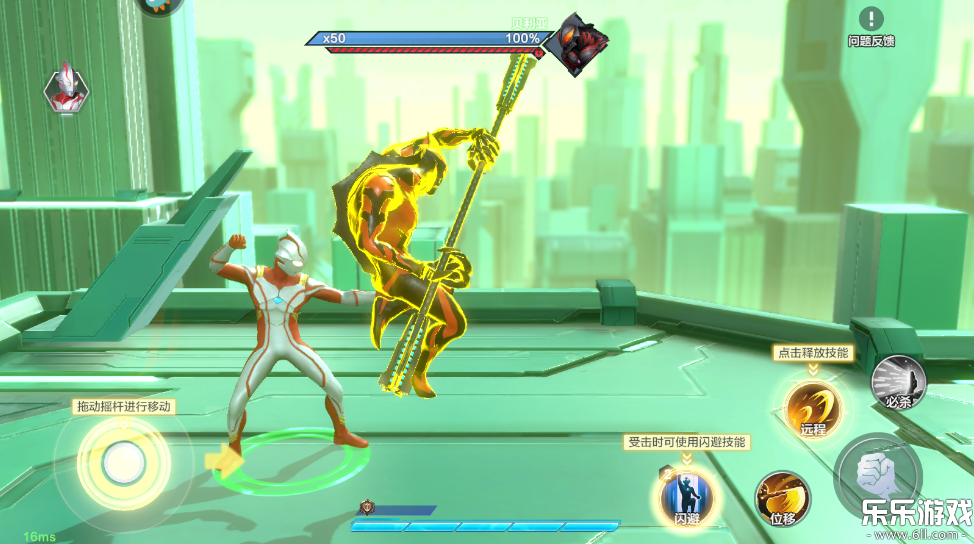The image size is (974, 544).
Task: Hit the fist basic attack button
Action: click(878, 474)
